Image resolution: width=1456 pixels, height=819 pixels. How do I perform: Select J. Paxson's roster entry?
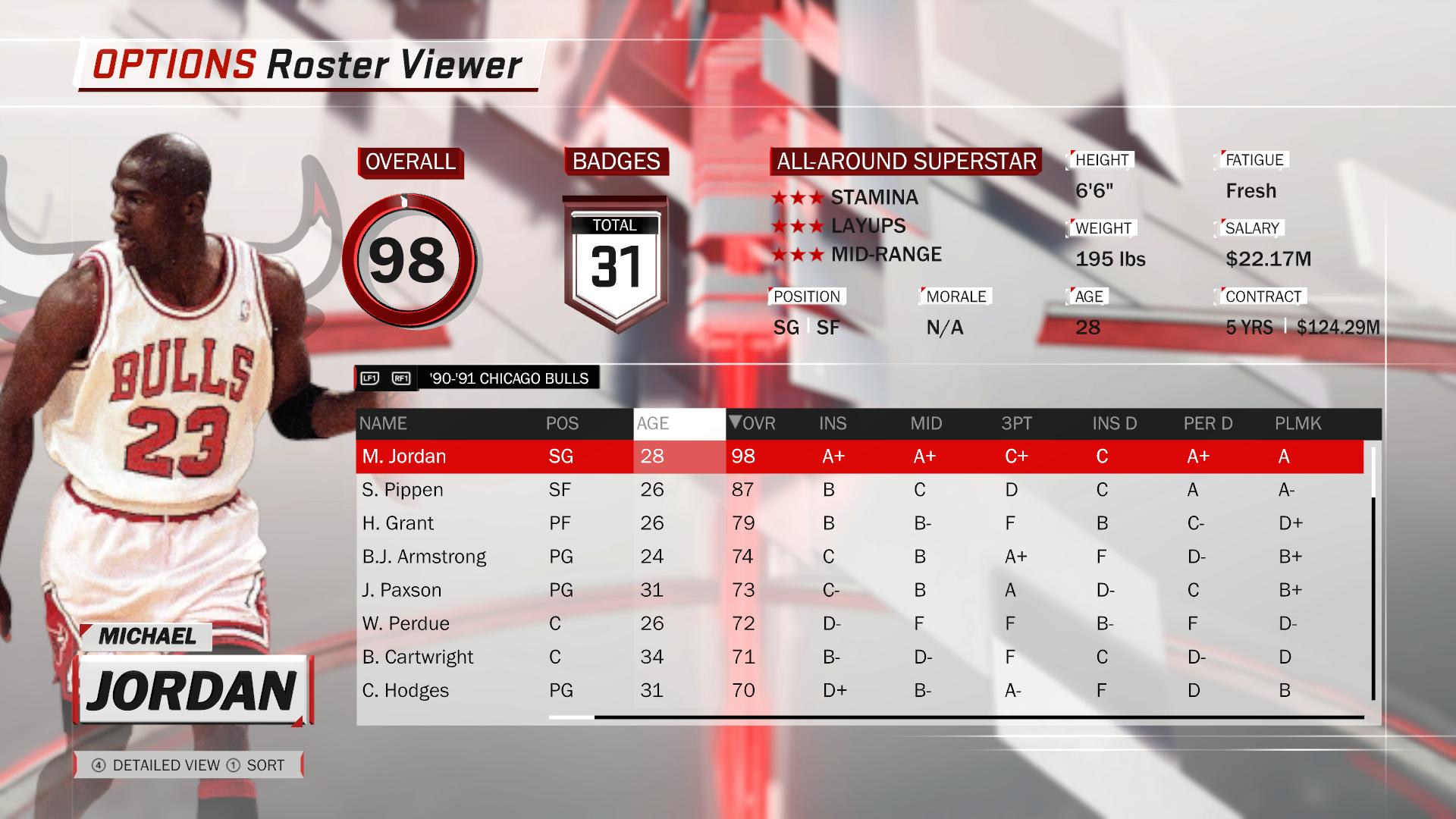401,590
